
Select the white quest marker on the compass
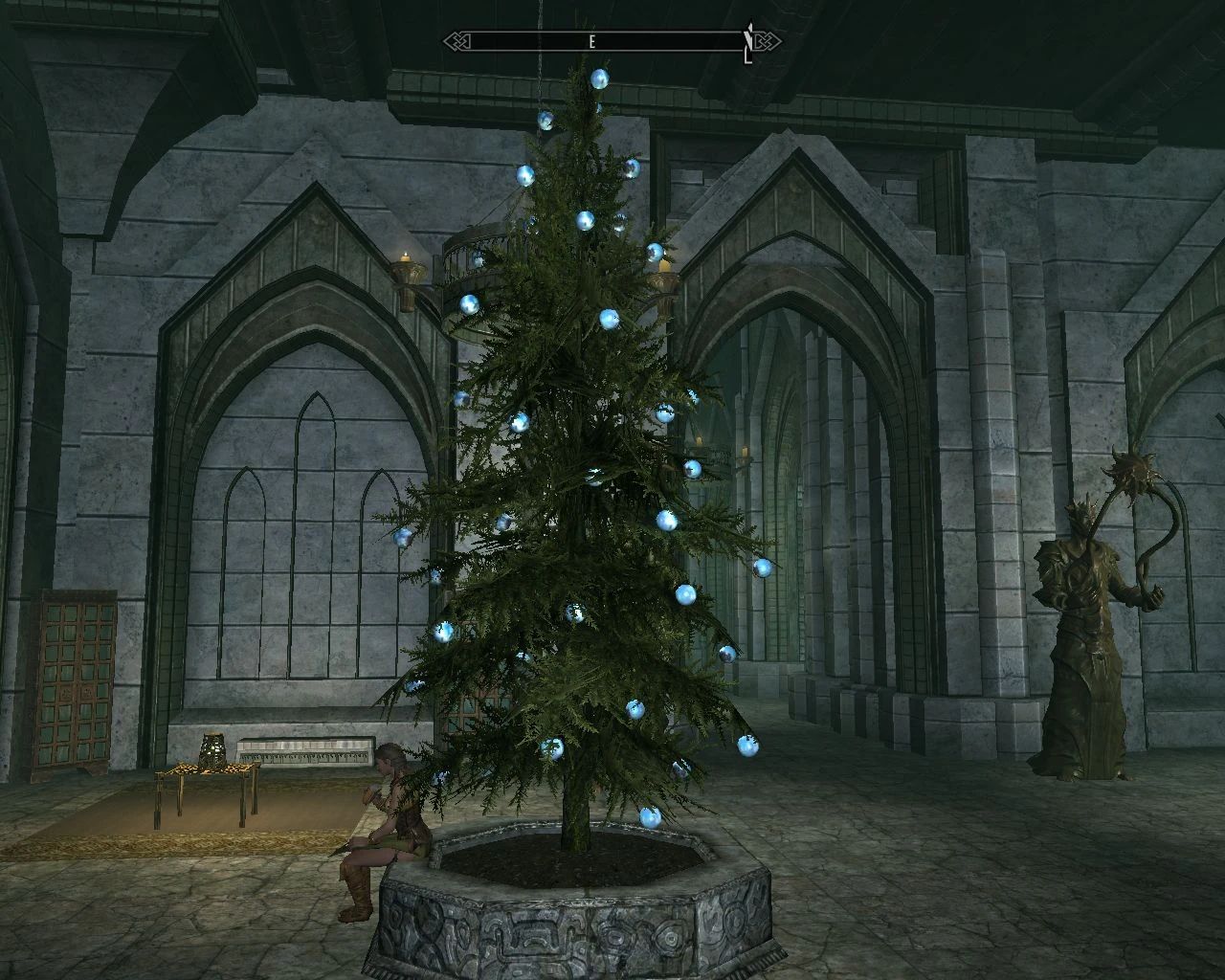749,36
